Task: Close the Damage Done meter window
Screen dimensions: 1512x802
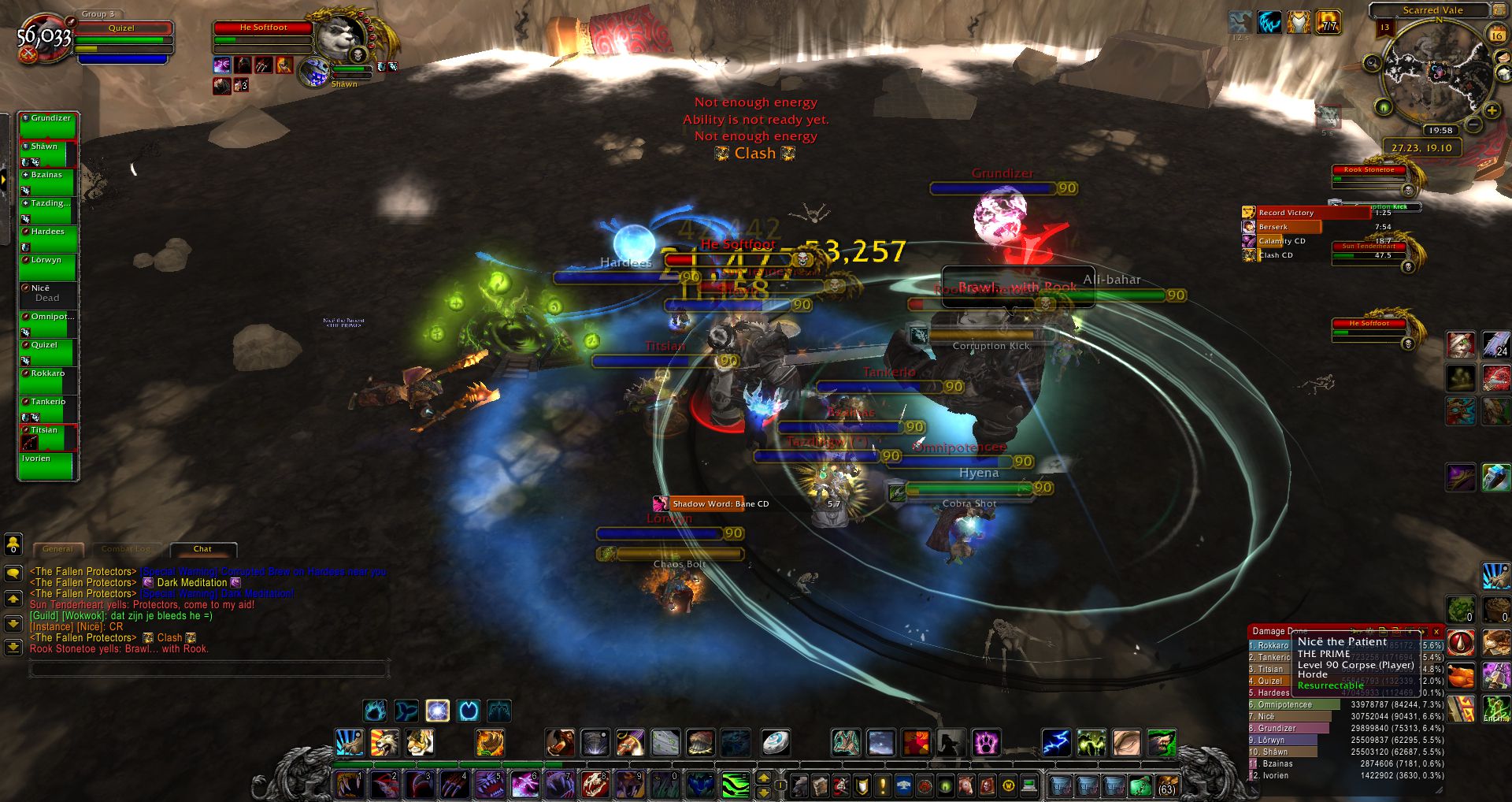Action: [x=1436, y=631]
